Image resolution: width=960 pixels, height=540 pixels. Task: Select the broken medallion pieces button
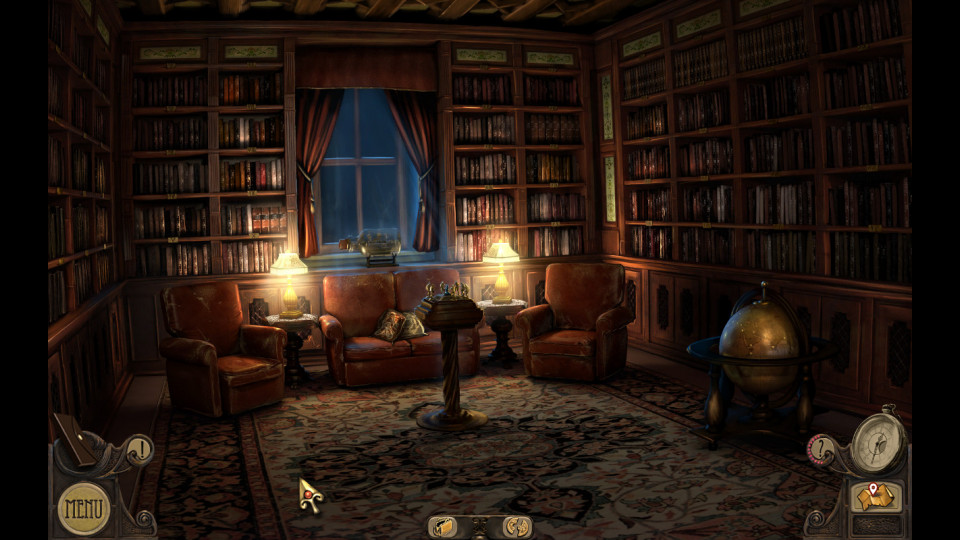pos(517,526)
